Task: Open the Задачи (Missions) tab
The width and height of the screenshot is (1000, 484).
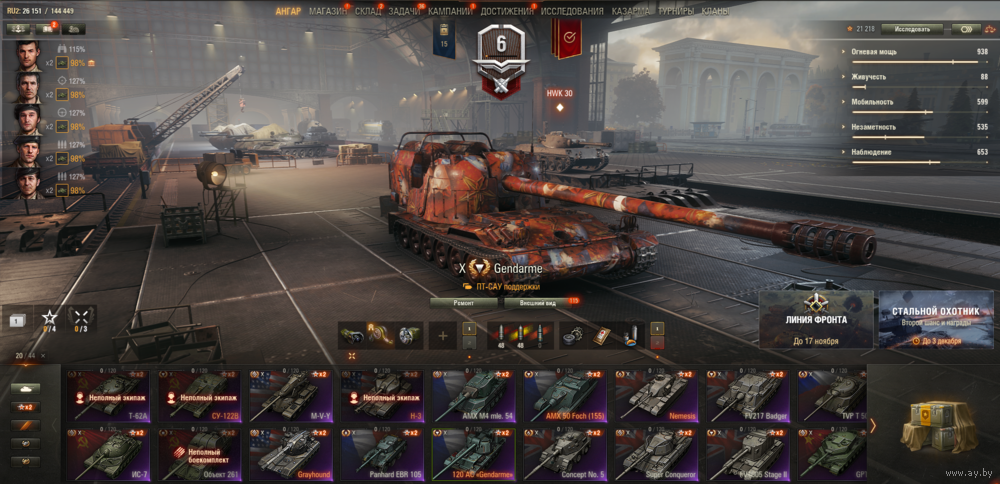Action: [x=405, y=11]
